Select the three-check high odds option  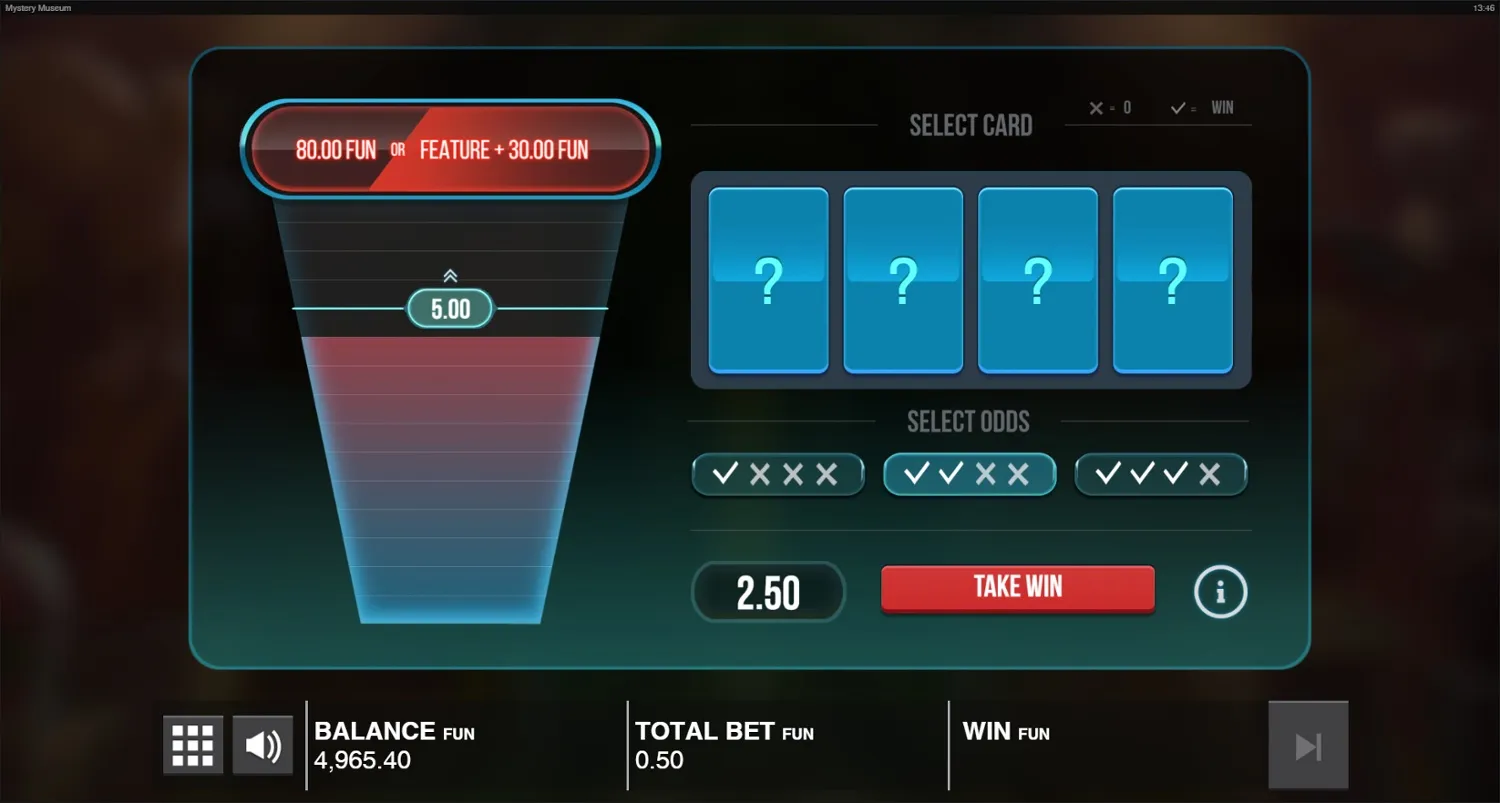coord(1160,474)
